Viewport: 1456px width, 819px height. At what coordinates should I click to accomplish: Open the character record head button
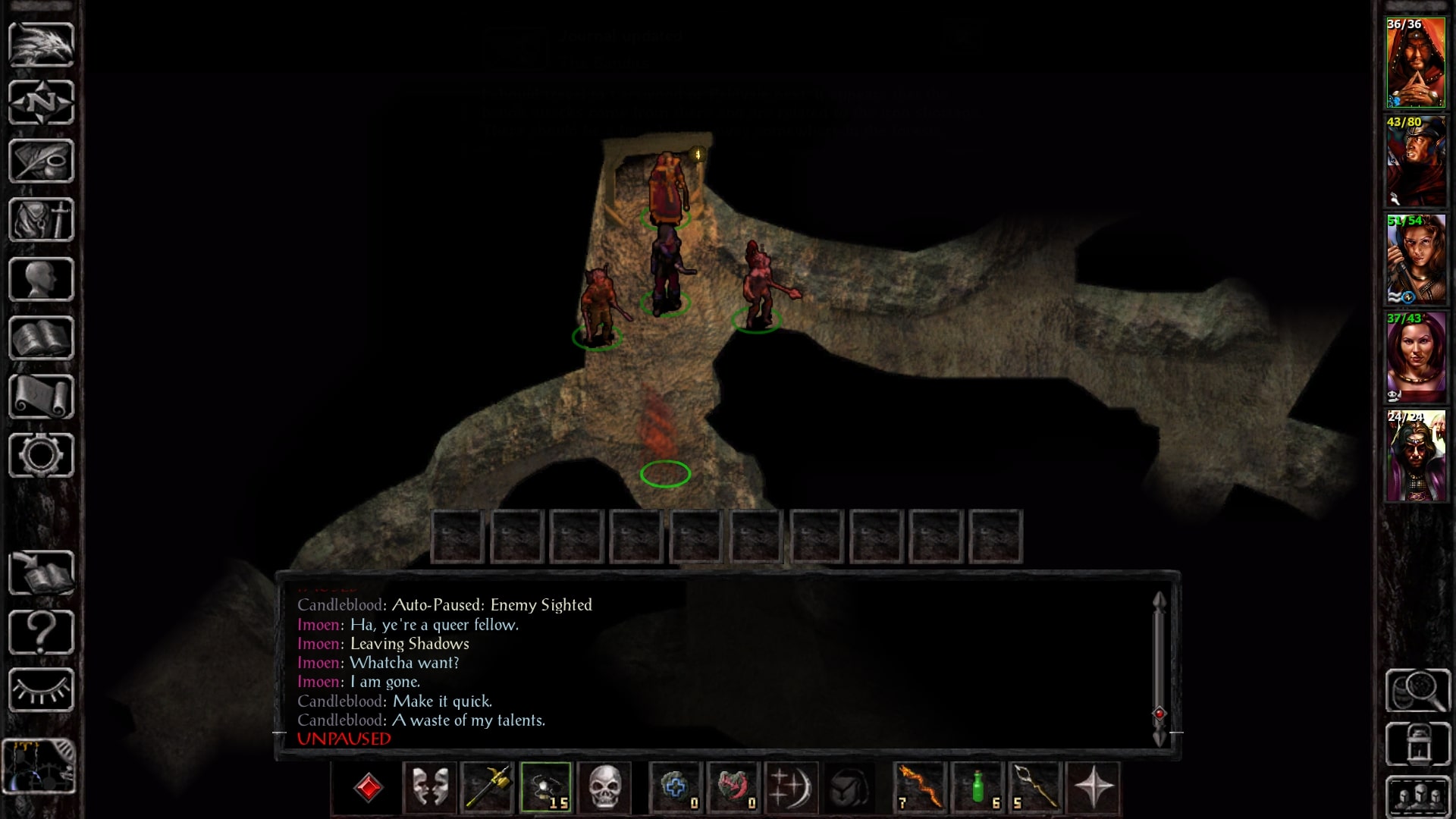[41, 279]
